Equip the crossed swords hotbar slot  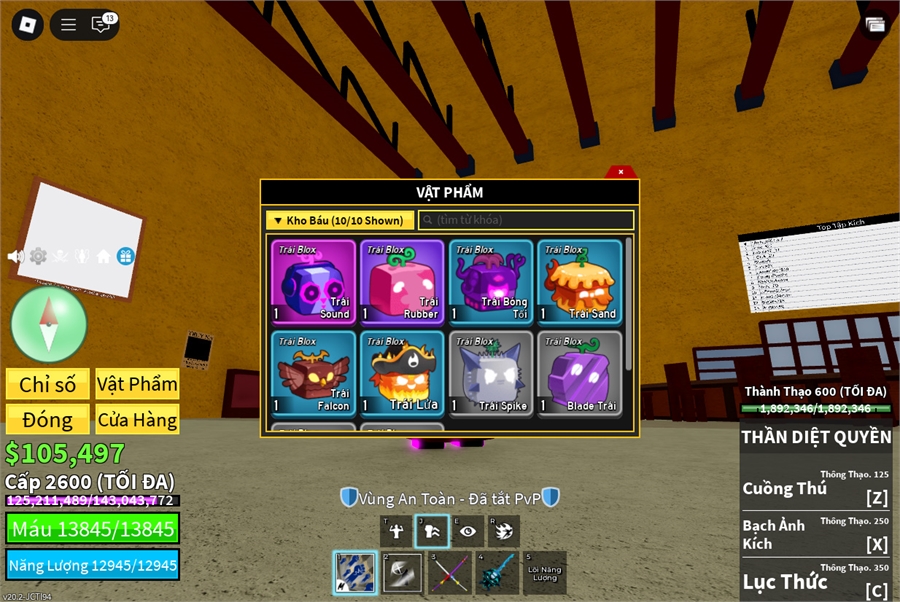pos(449,574)
